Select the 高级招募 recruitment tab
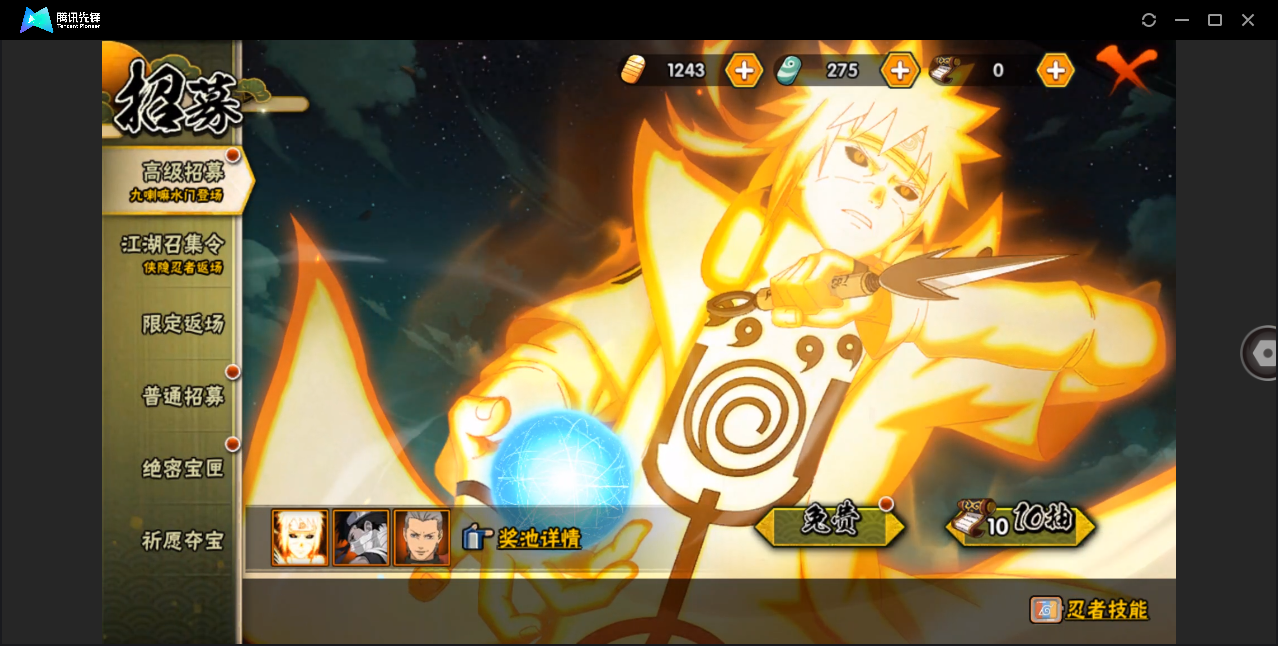The width and height of the screenshot is (1278, 646). click(180, 180)
